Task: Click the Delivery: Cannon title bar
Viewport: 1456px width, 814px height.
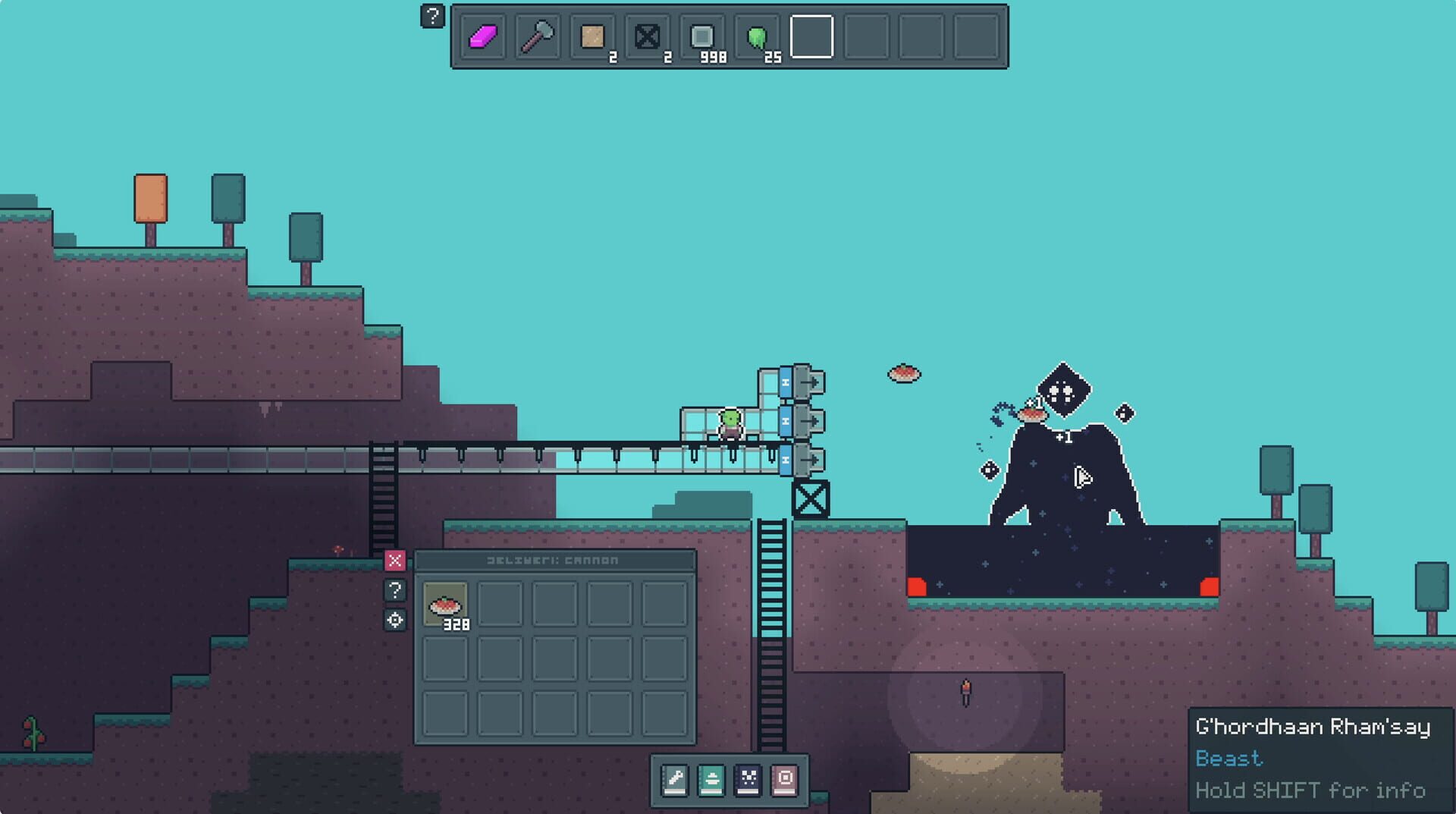Action: 554,560
